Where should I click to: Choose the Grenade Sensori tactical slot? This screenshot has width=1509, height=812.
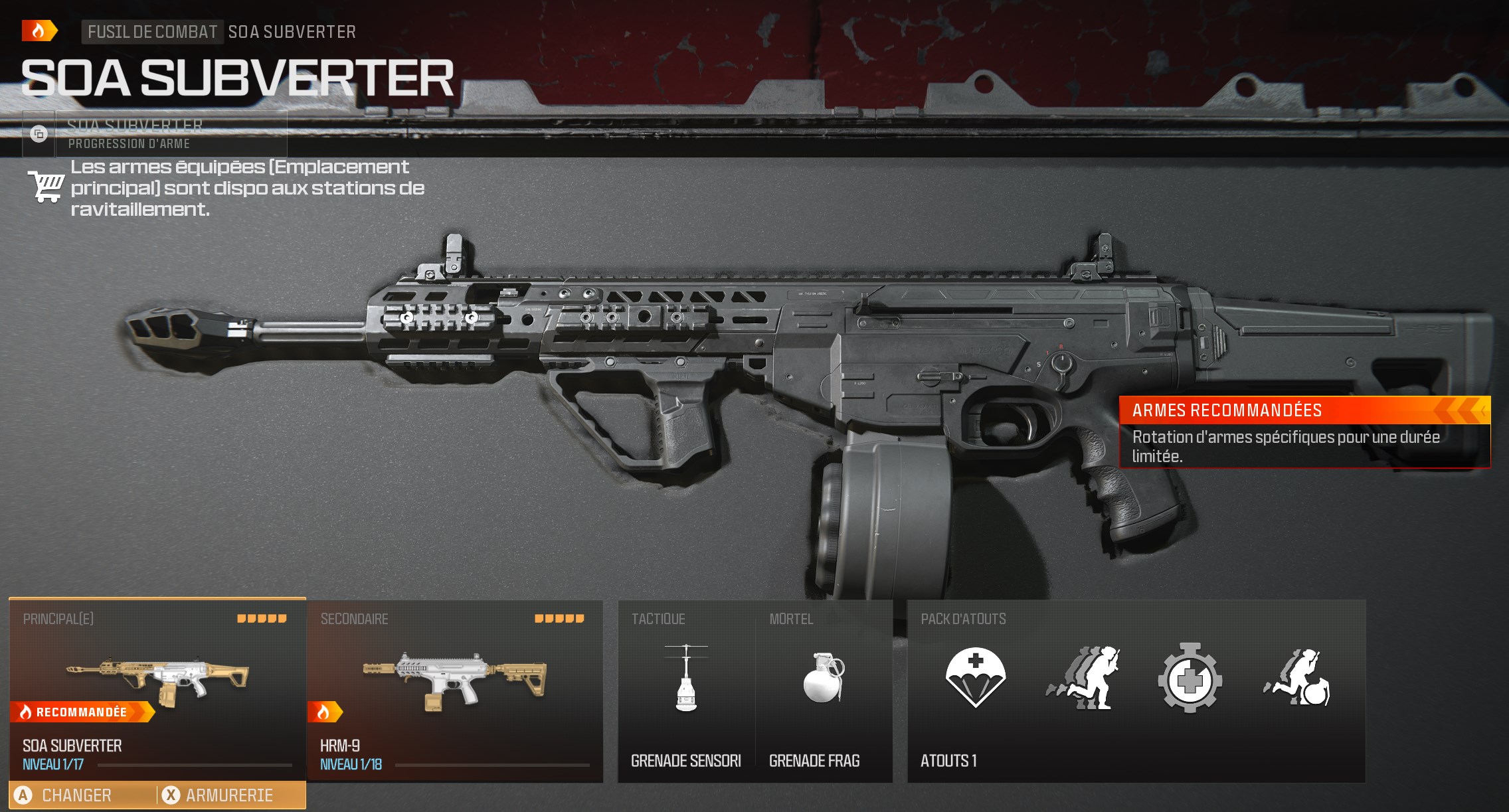click(686, 690)
